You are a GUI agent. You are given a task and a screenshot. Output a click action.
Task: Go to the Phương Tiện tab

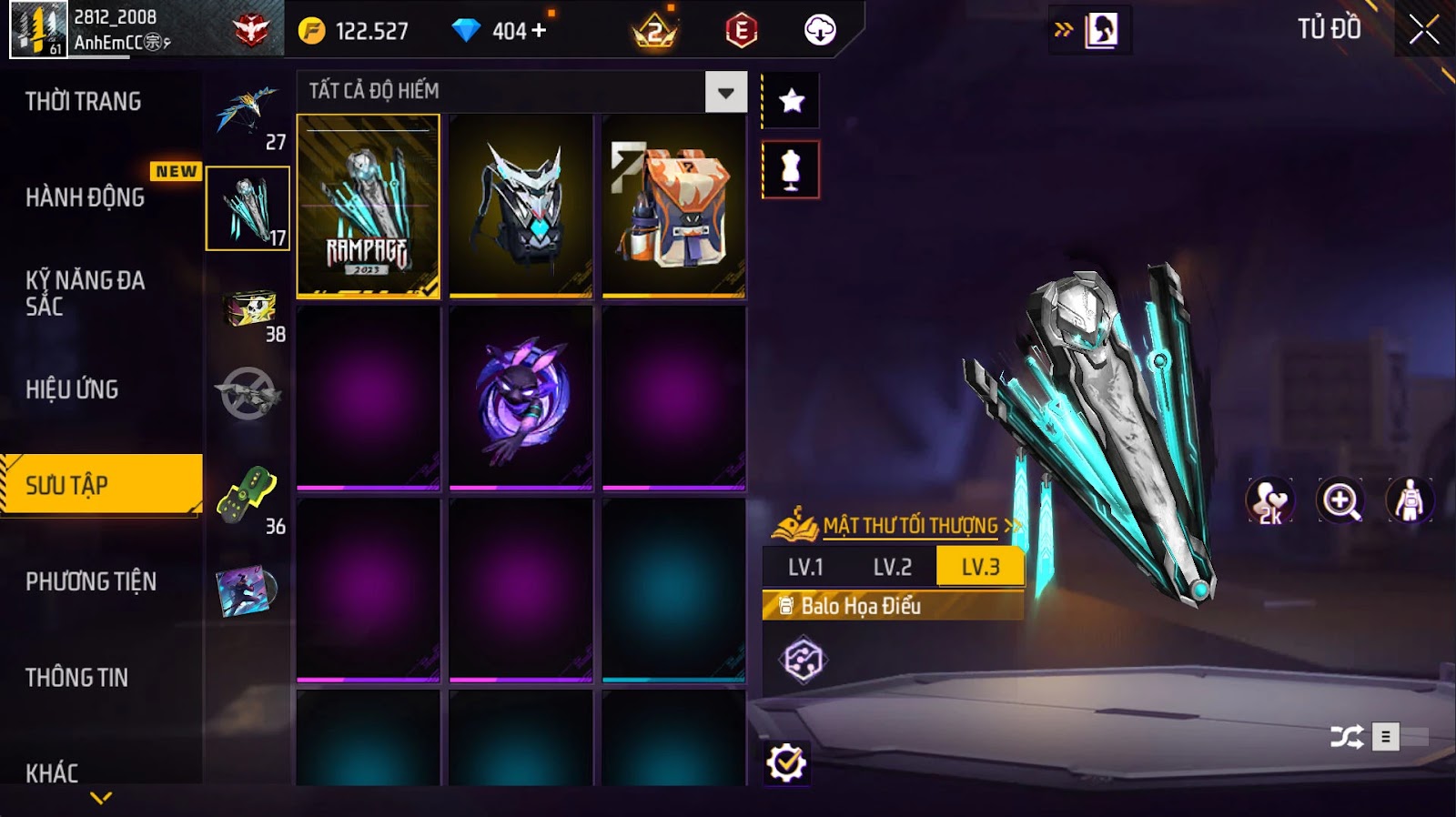click(x=91, y=581)
